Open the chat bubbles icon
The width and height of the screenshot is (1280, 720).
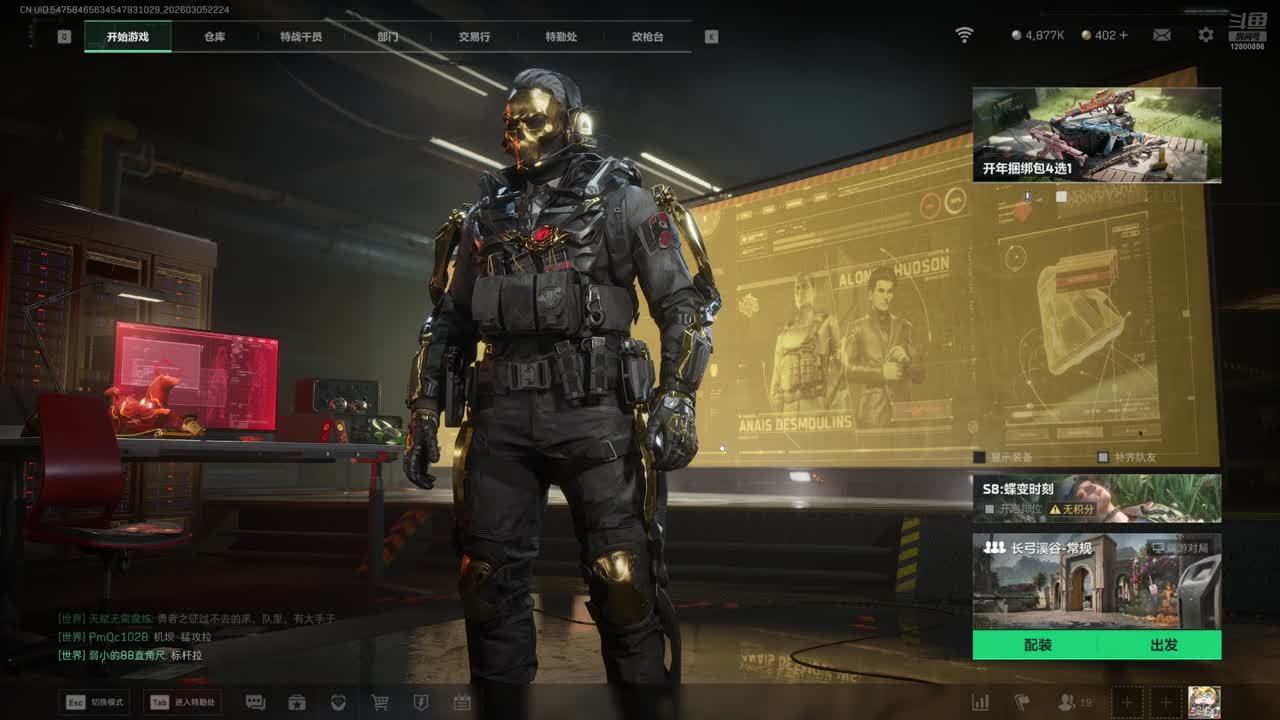point(255,702)
